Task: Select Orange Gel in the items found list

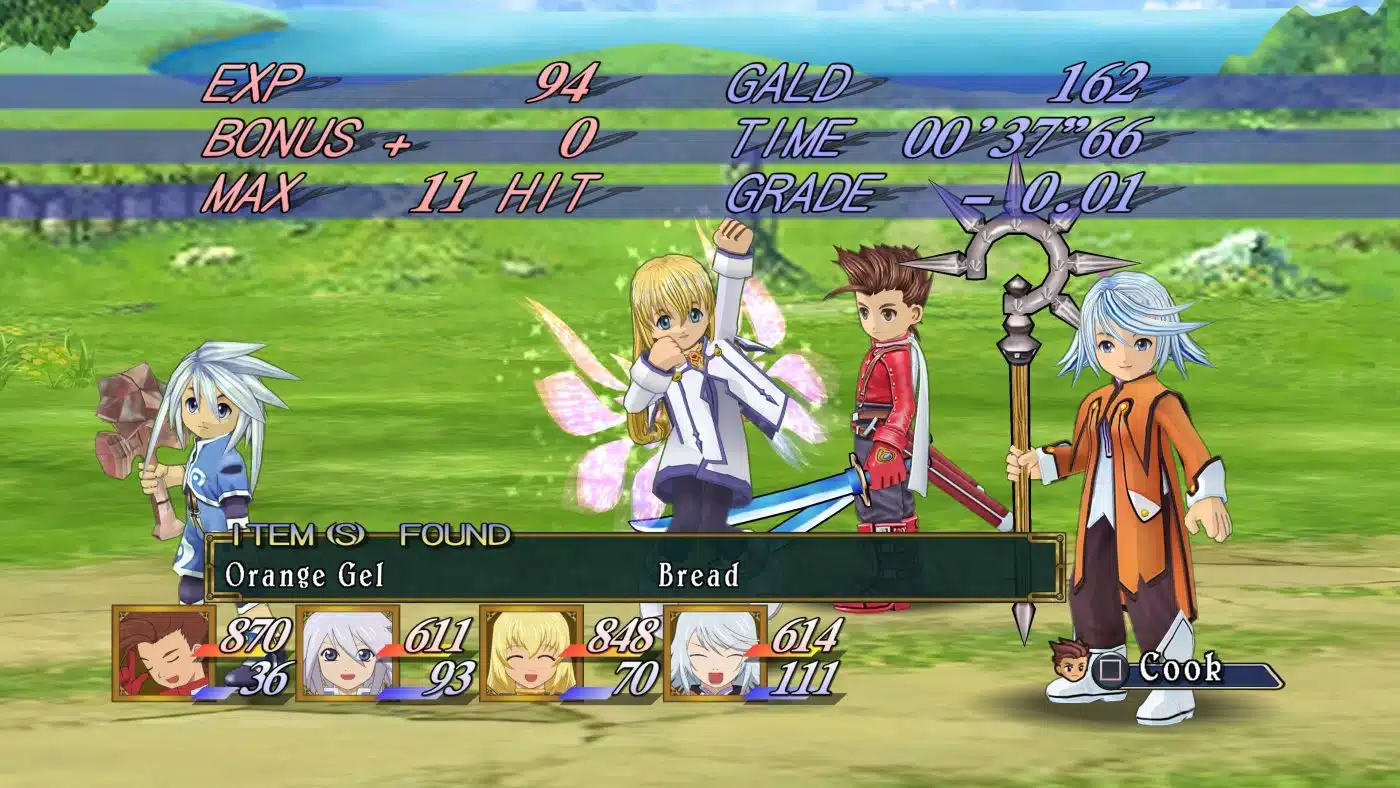Action: [x=305, y=576]
